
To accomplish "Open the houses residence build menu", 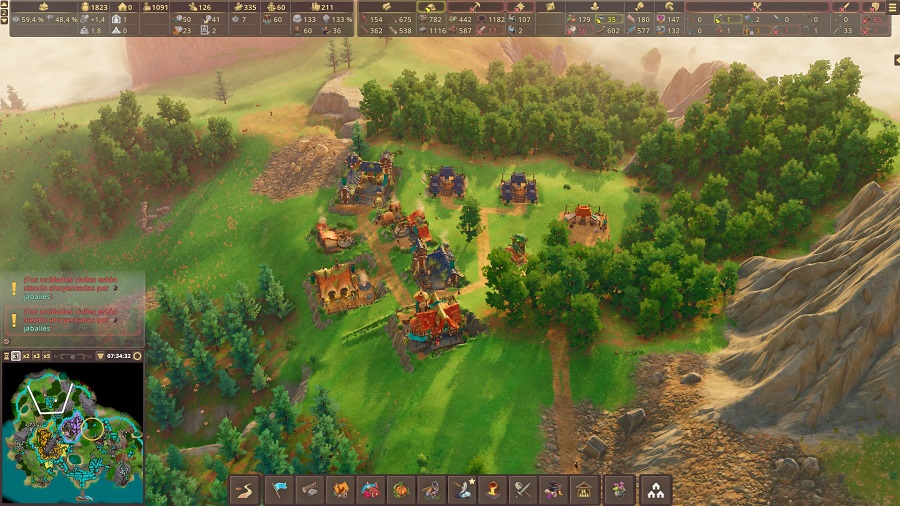I will (x=656, y=490).
